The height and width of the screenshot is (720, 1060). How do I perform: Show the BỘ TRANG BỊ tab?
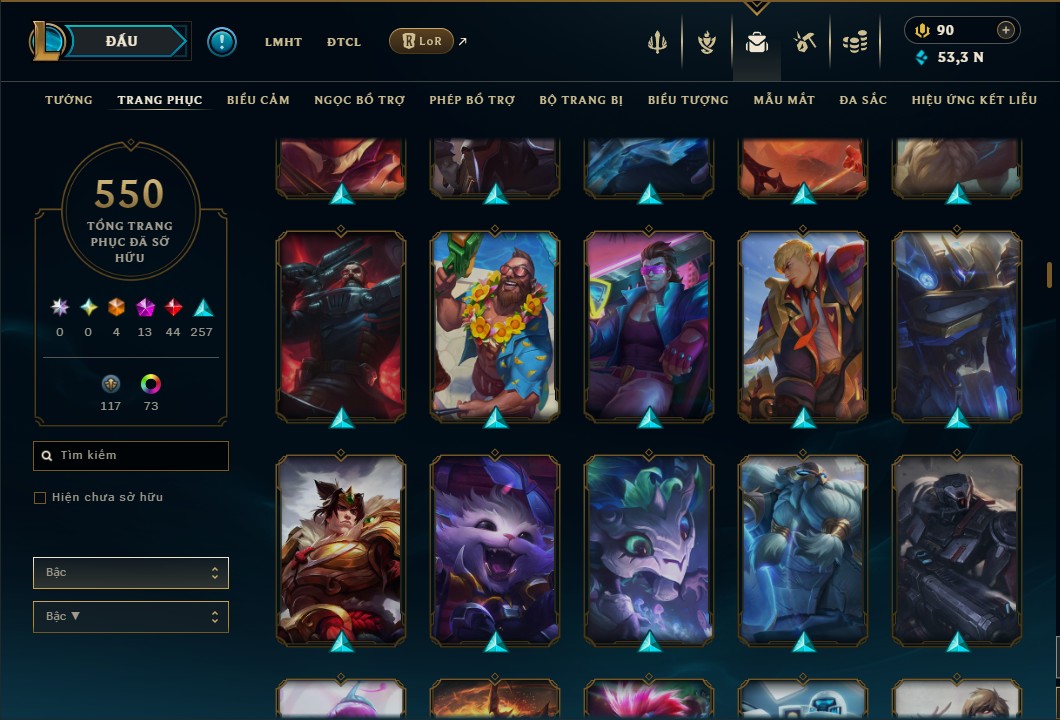coord(581,100)
